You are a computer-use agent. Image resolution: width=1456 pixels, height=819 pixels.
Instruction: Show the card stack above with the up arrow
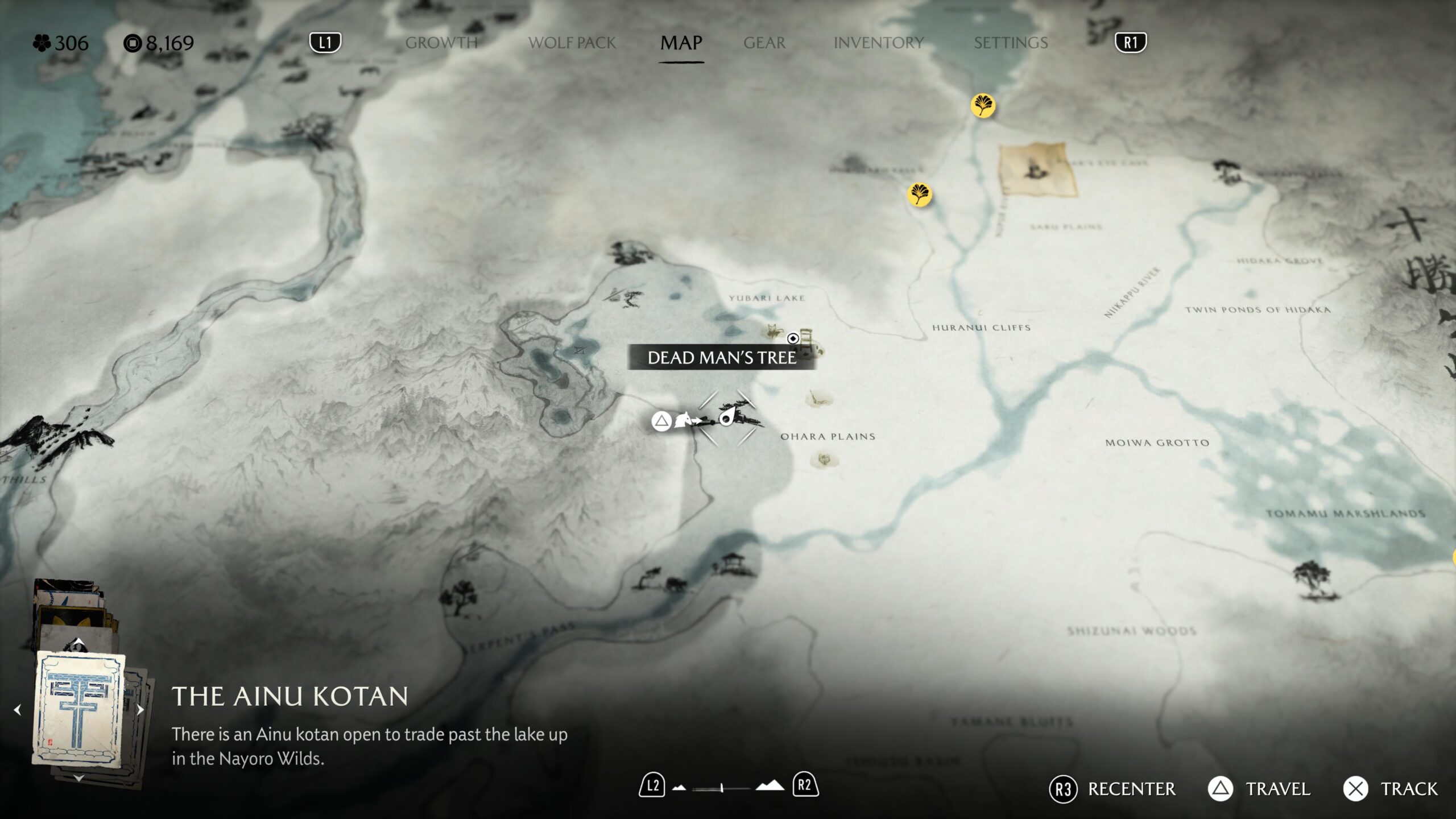pyautogui.click(x=79, y=643)
